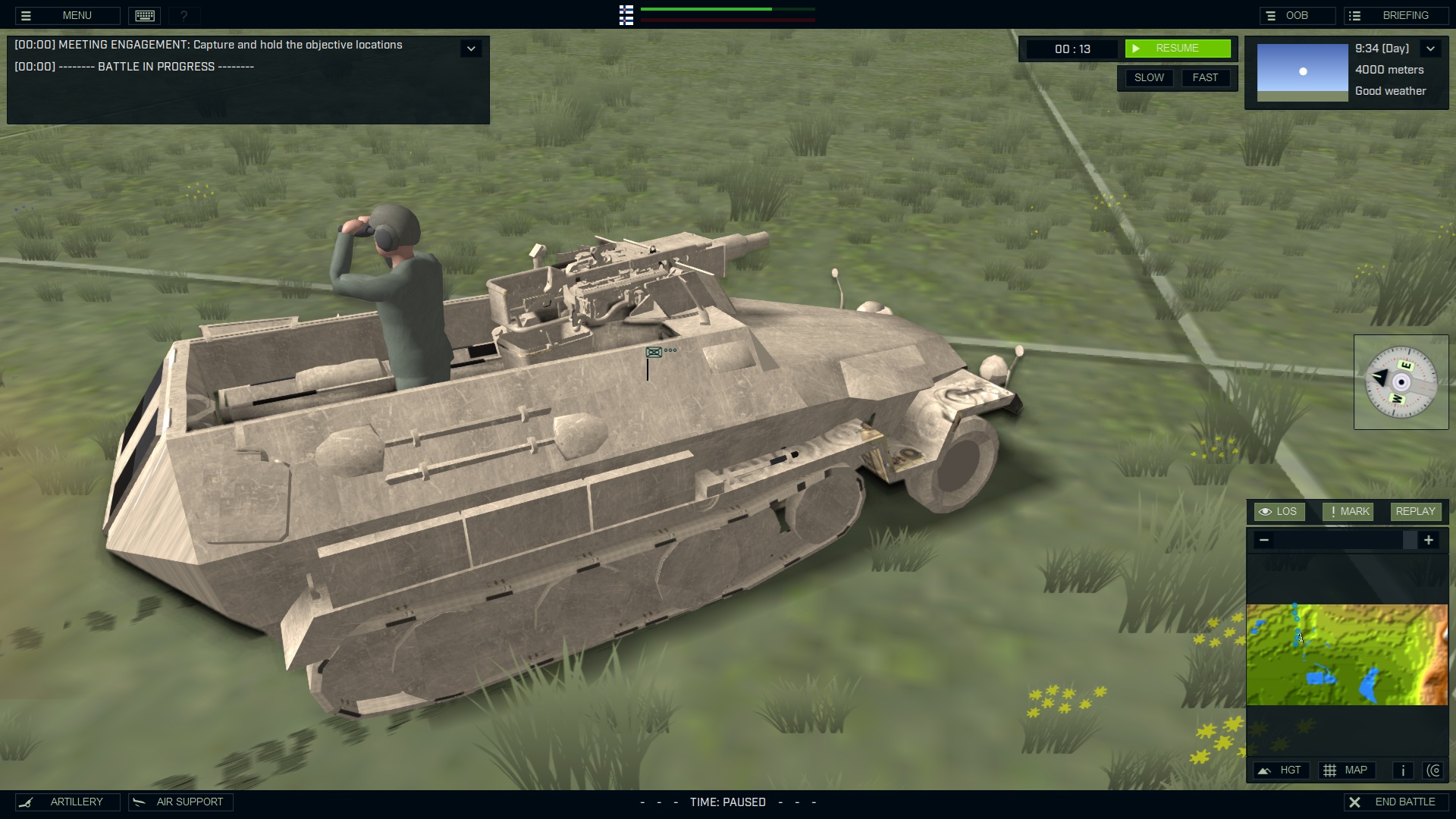Click END BATTLE to quit the engagement

point(1398,801)
